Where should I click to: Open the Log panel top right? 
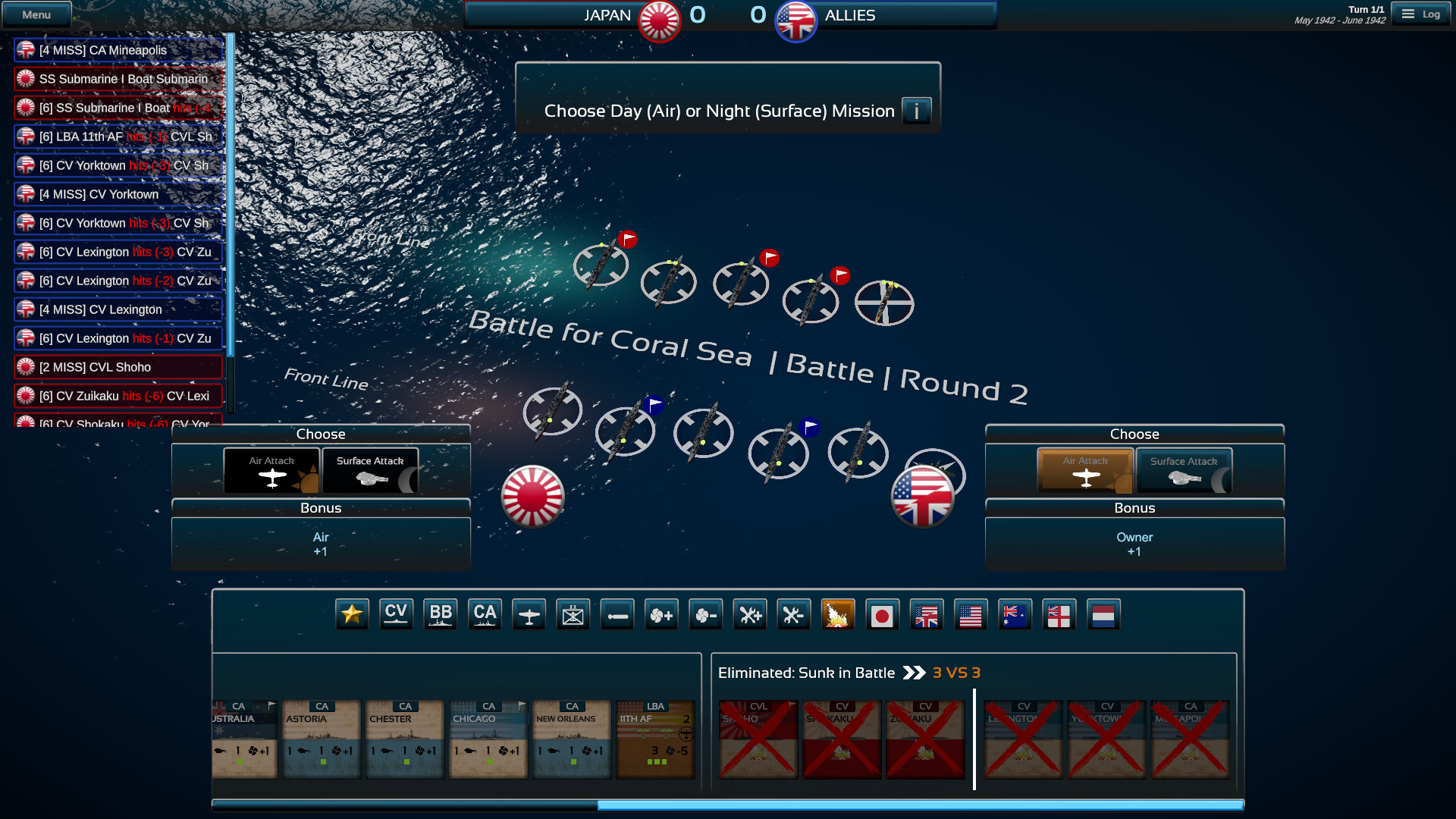point(1421,14)
